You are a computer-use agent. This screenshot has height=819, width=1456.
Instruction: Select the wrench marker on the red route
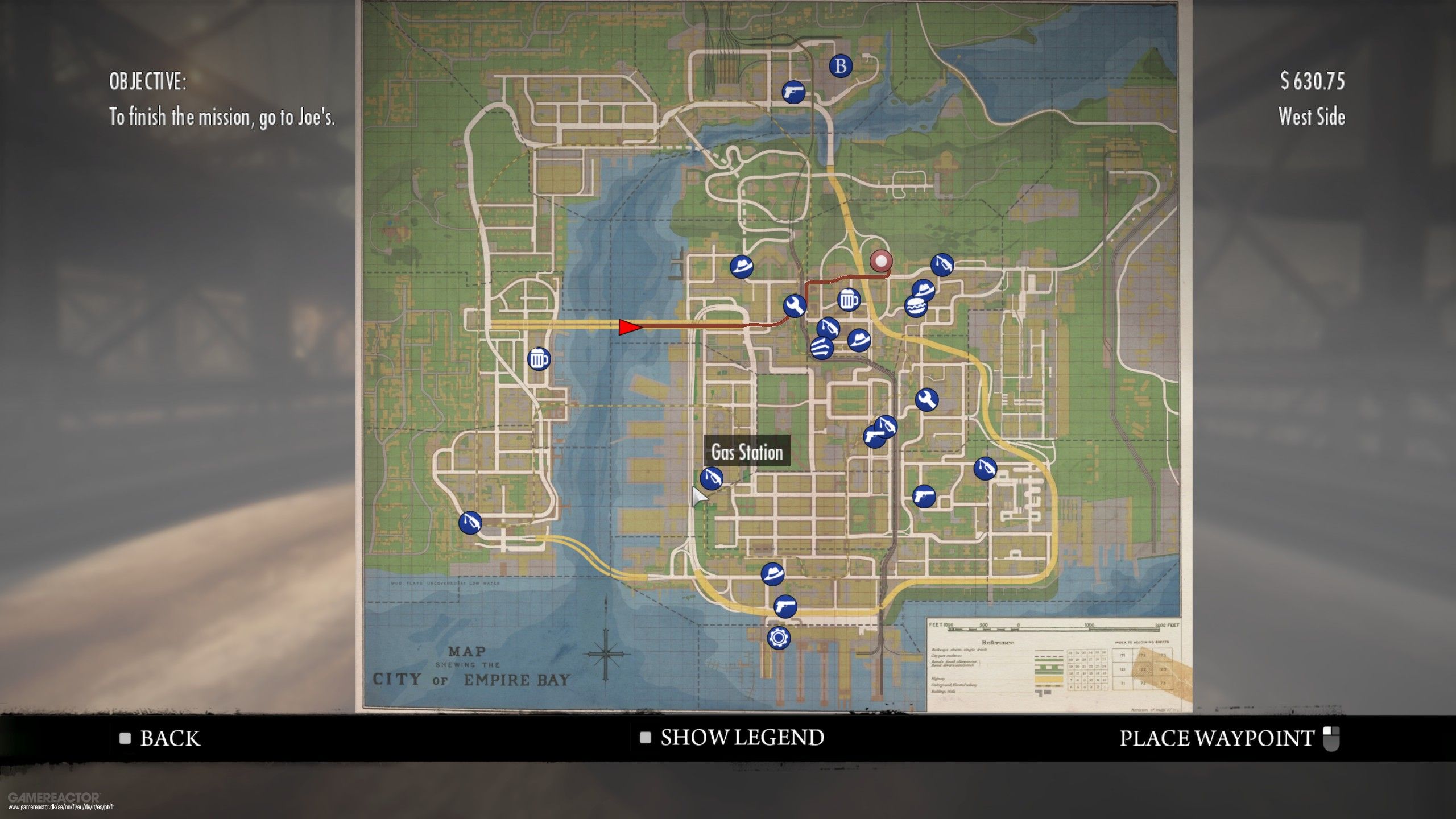794,306
